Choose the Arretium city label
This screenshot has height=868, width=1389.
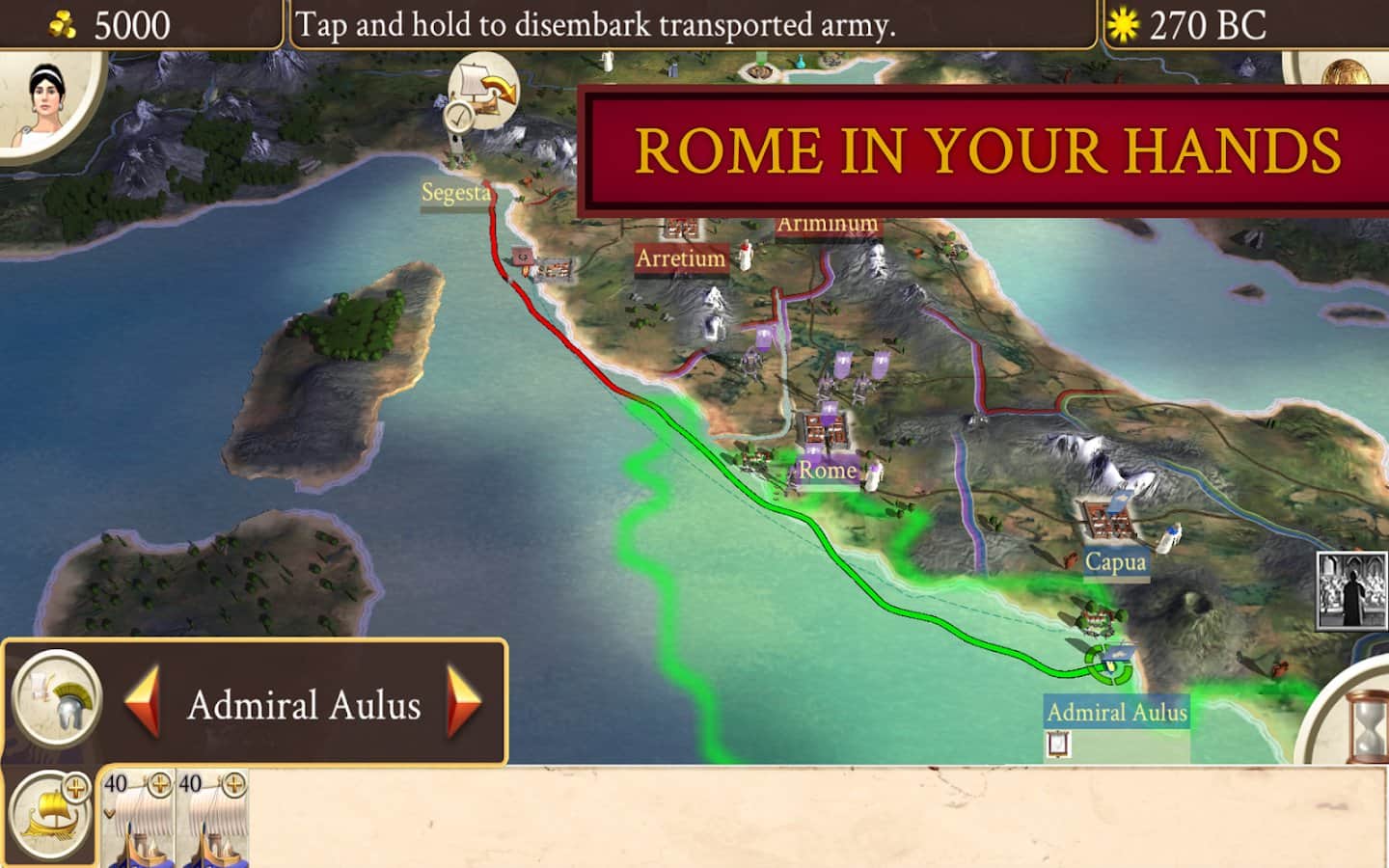[x=680, y=258]
